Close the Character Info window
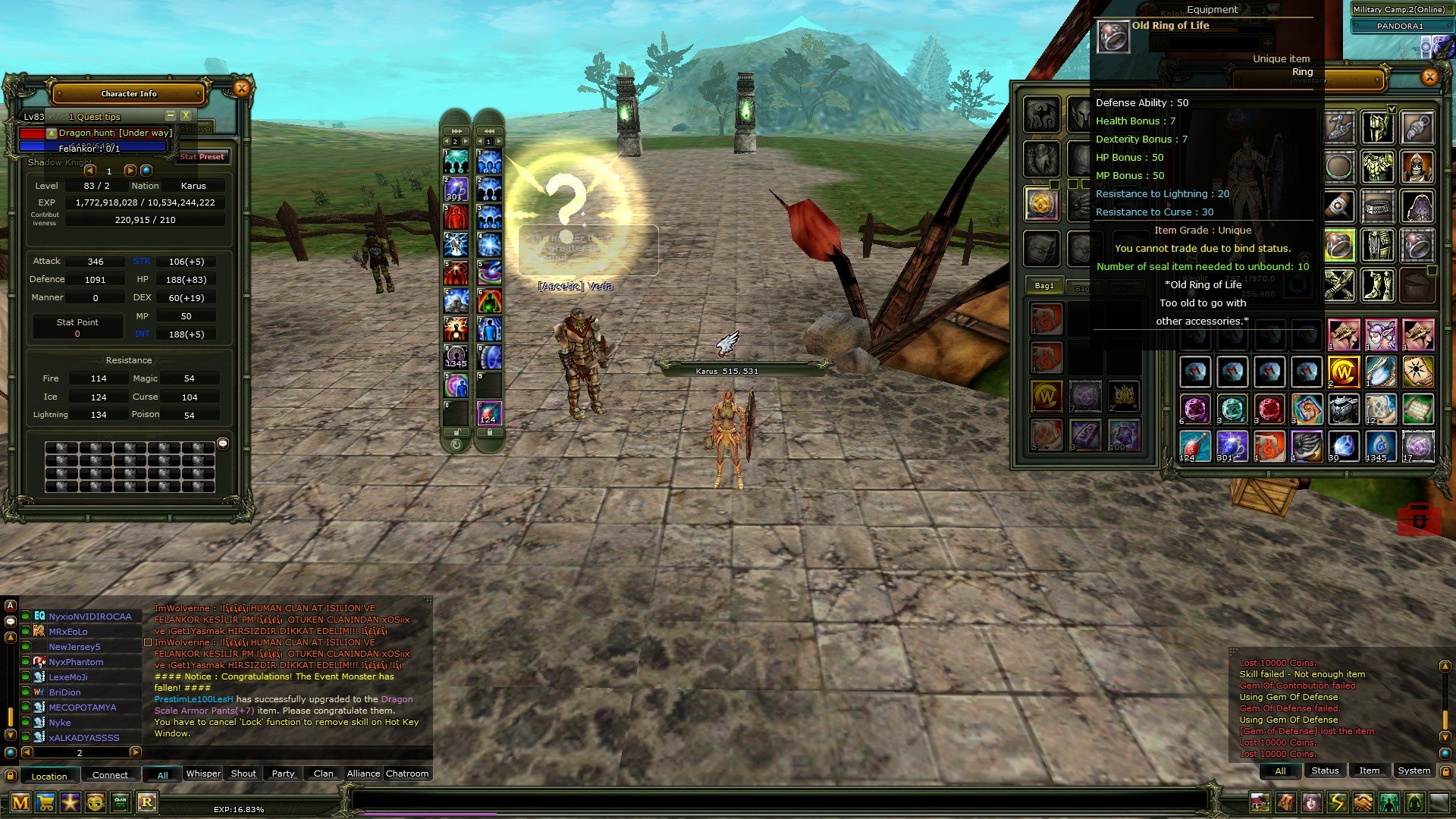 click(241, 89)
